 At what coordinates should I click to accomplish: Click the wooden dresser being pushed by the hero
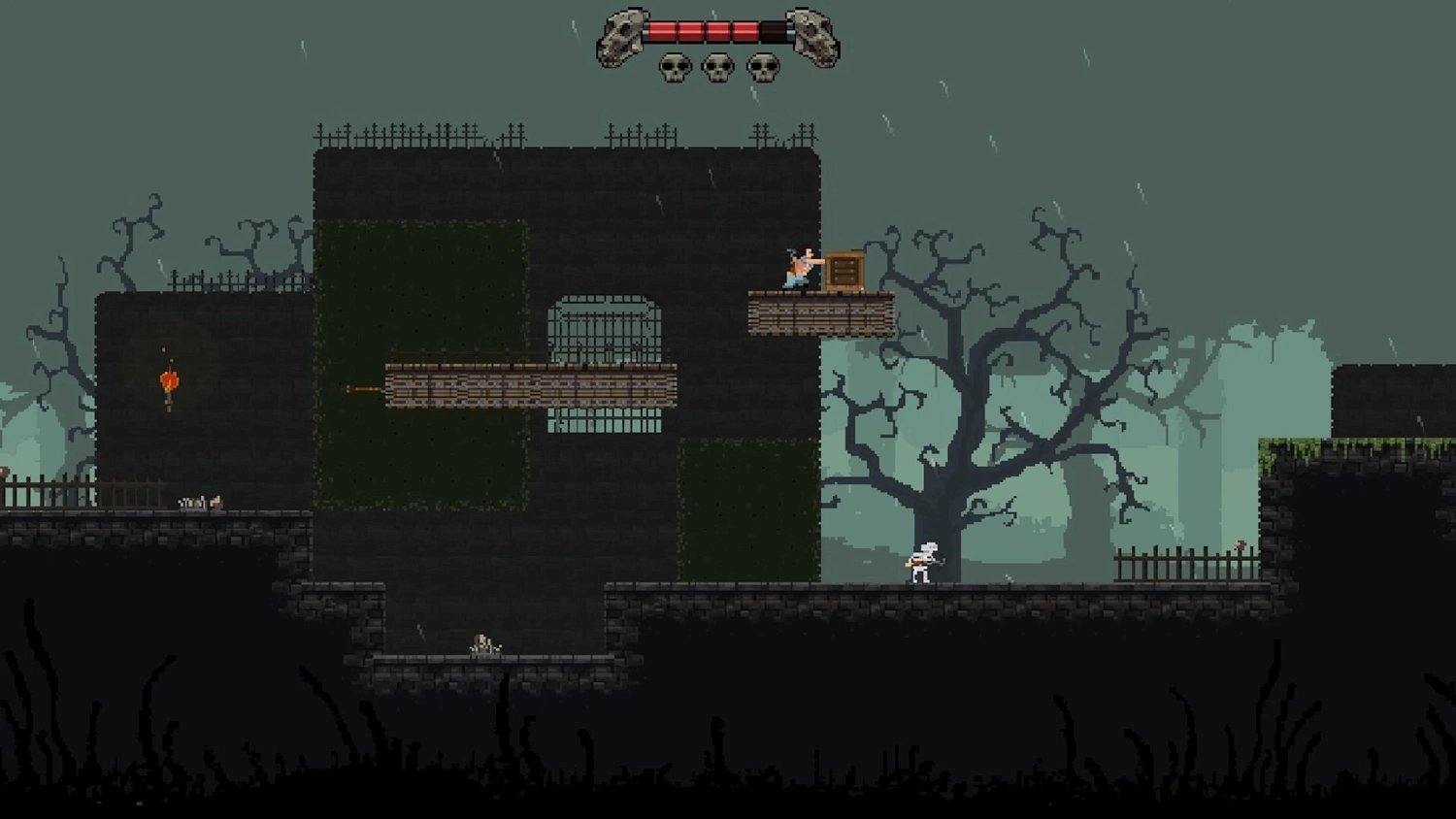point(844,269)
